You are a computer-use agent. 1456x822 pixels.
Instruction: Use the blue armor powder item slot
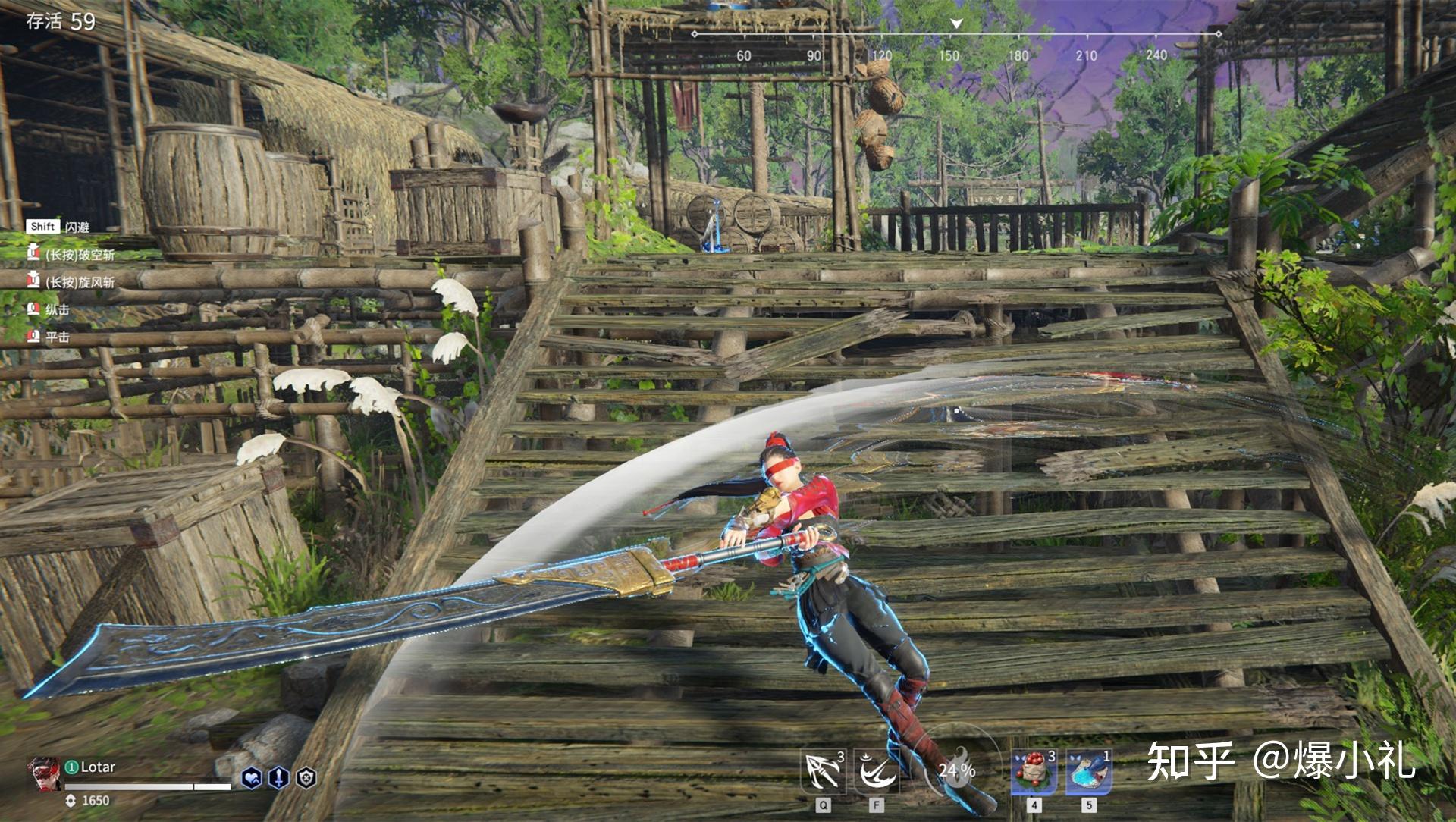(1089, 772)
